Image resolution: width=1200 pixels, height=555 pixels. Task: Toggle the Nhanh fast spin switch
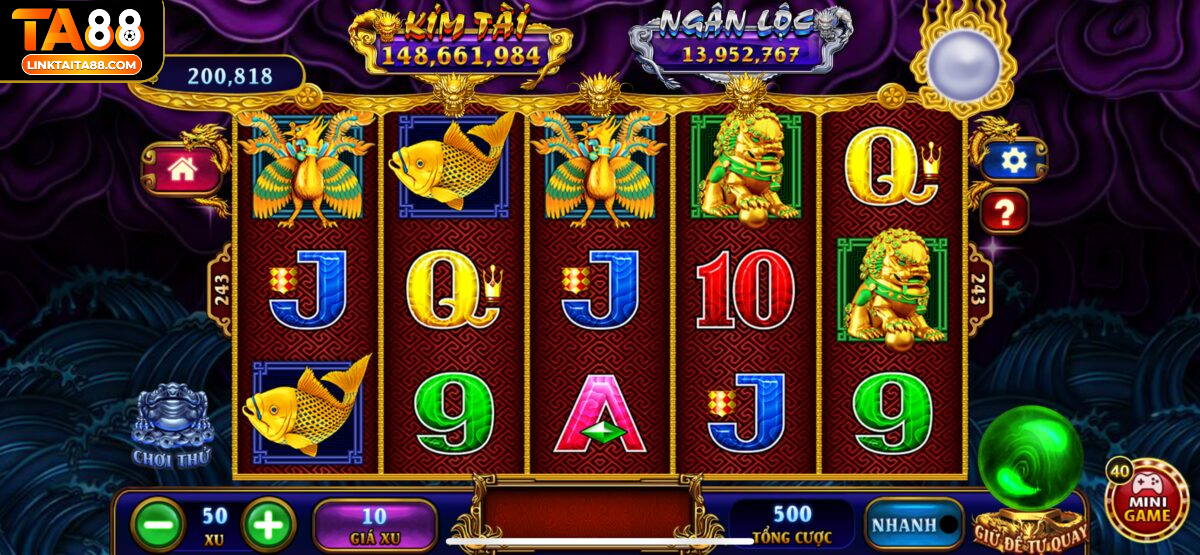click(x=914, y=524)
